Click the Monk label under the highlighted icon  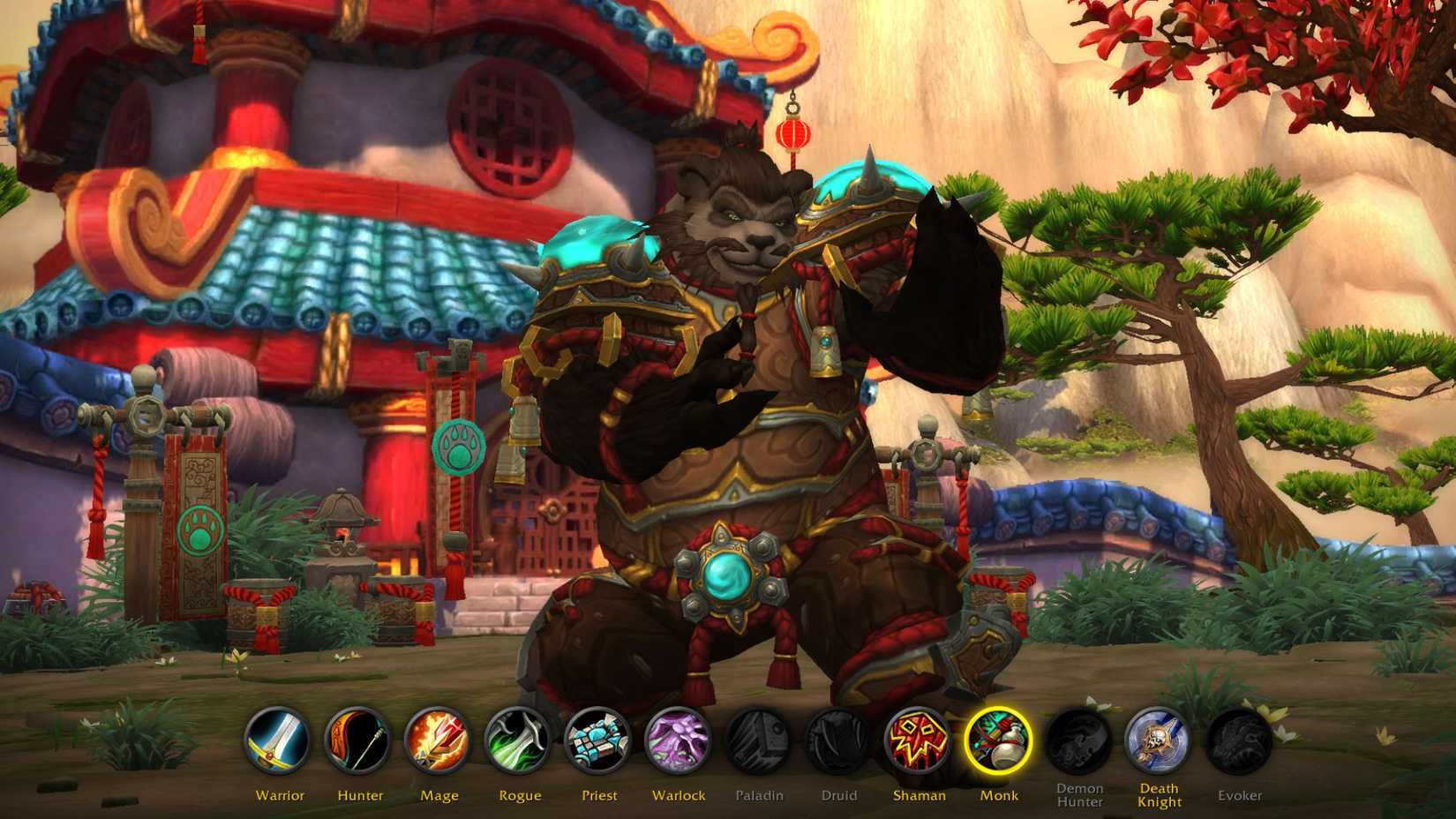(1000, 795)
